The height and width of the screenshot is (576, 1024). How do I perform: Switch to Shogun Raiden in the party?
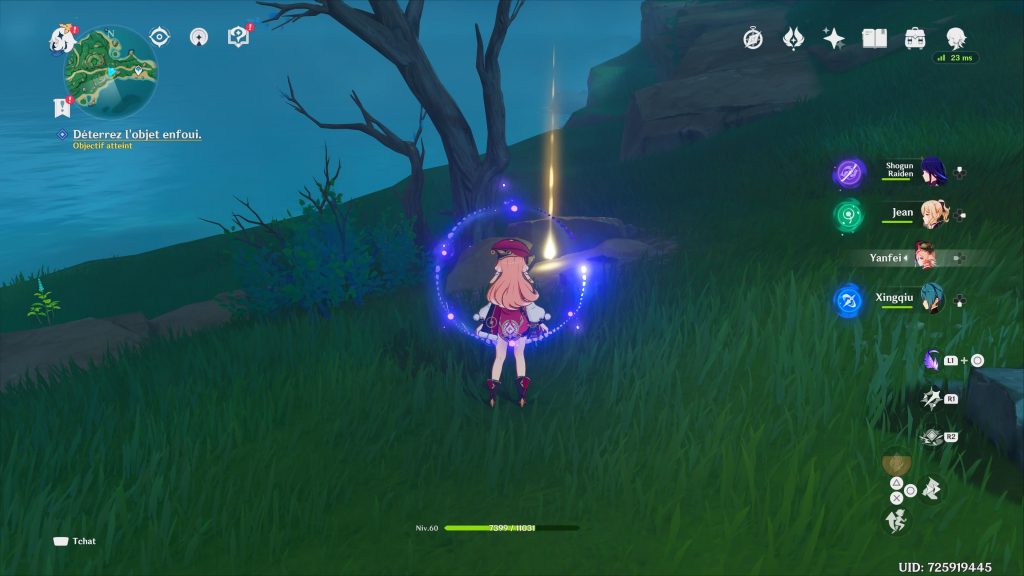[x=933, y=172]
